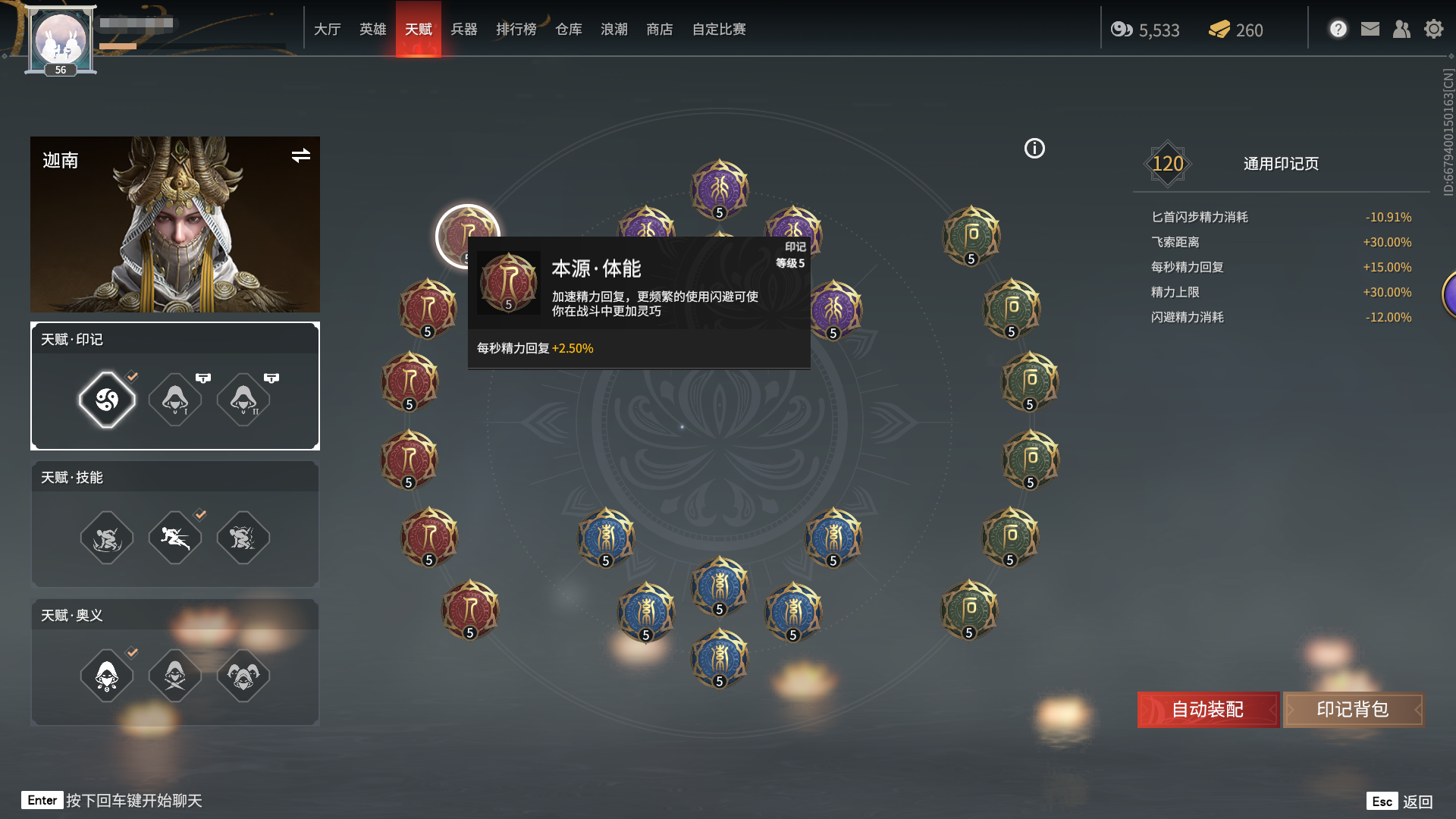Click the purple rune mark at the wheel's top
Image resolution: width=1456 pixels, height=819 pixels.
(x=720, y=188)
